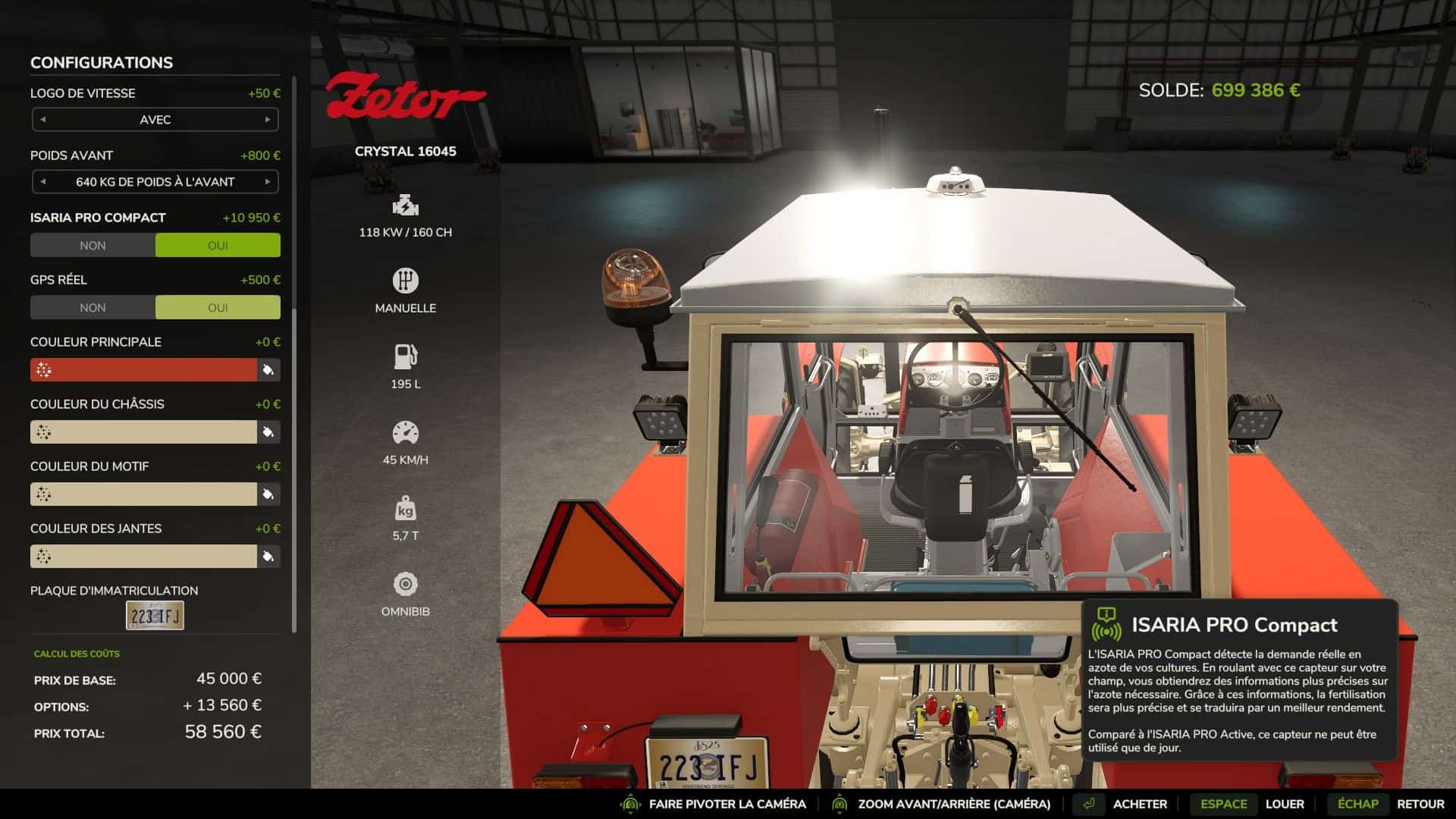
Task: Keep GPS RÉEL enabled by clicking OUI
Action: click(218, 307)
